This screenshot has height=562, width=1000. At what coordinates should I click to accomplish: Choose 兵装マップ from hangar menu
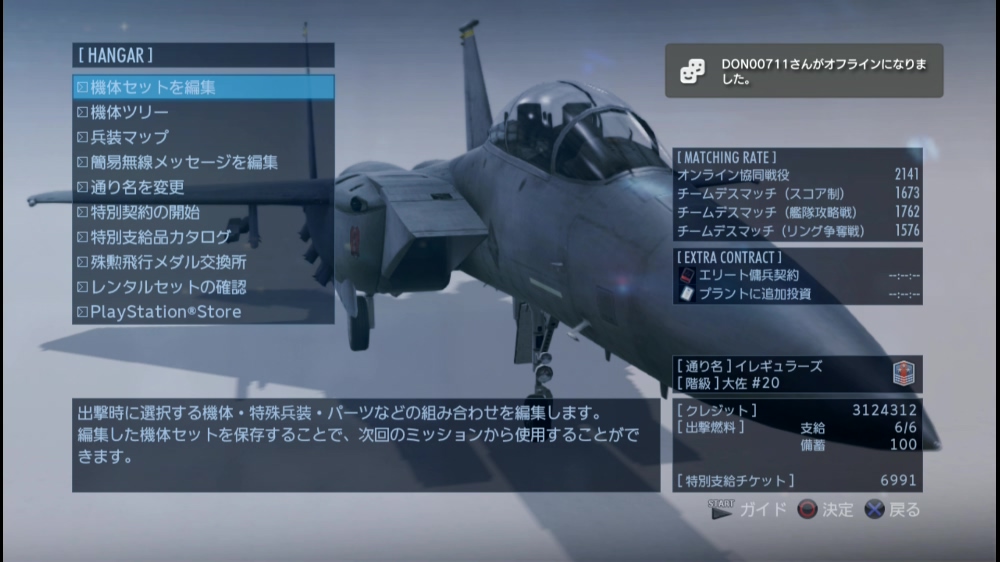(x=203, y=137)
